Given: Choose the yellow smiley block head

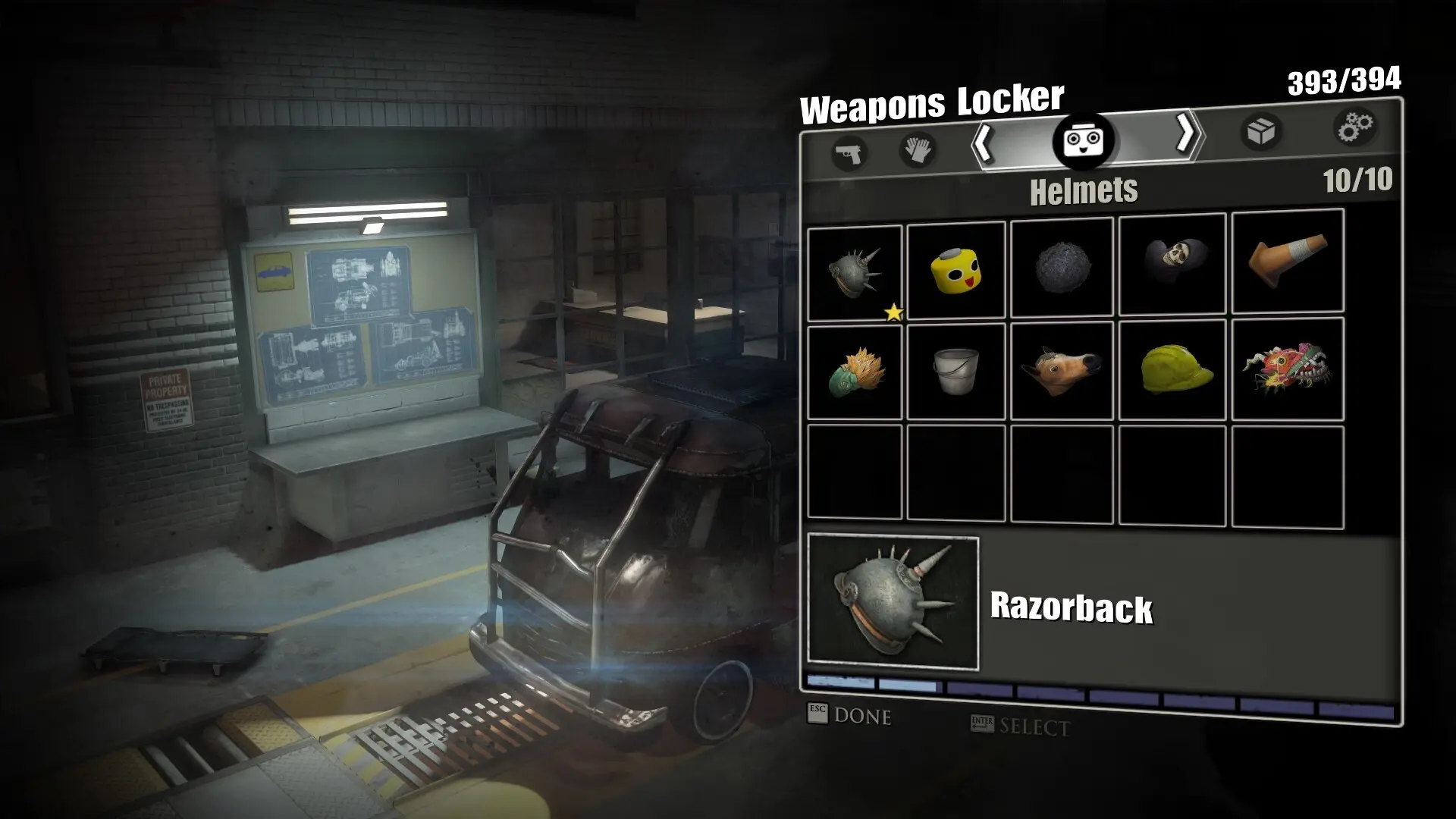Looking at the screenshot, I should (x=955, y=270).
